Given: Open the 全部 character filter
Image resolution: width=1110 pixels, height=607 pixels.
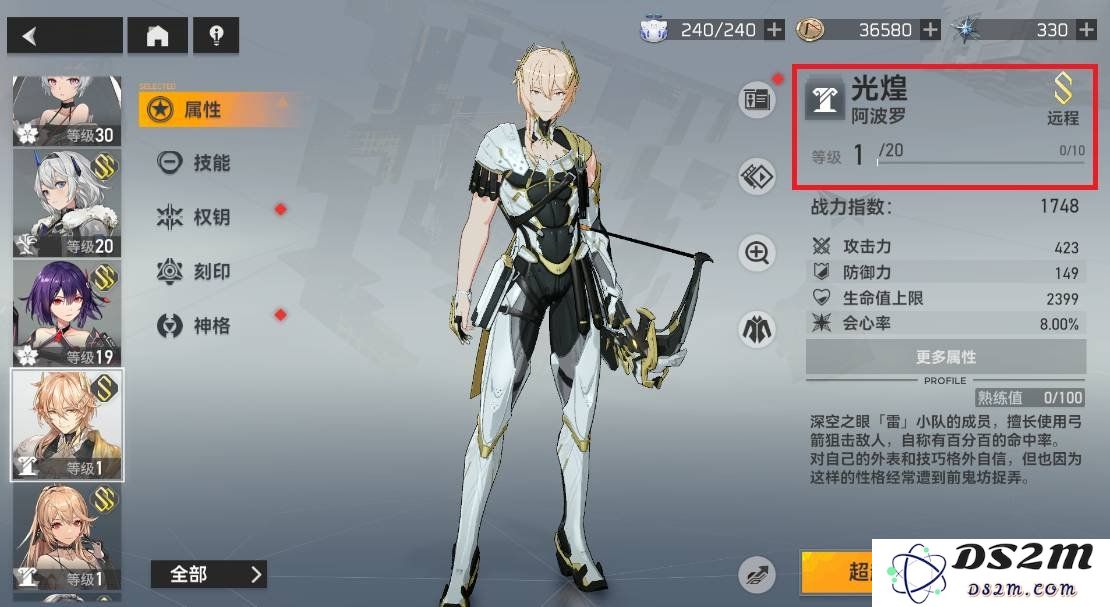Looking at the screenshot, I should pyautogui.click(x=209, y=574).
